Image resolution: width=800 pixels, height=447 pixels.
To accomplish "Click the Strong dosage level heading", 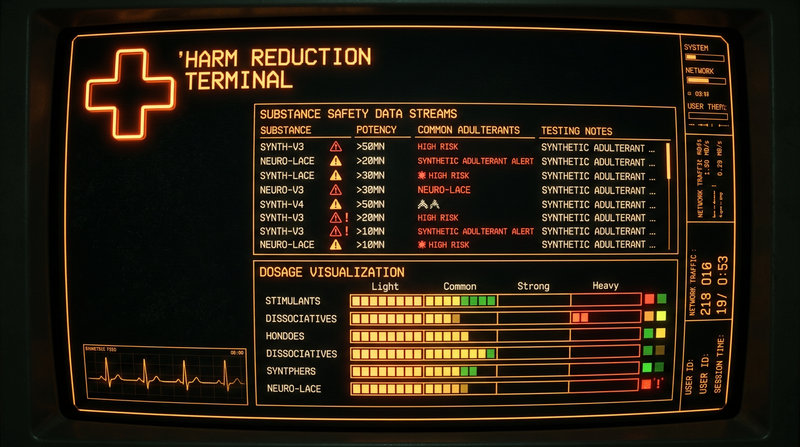I will pyautogui.click(x=533, y=286).
